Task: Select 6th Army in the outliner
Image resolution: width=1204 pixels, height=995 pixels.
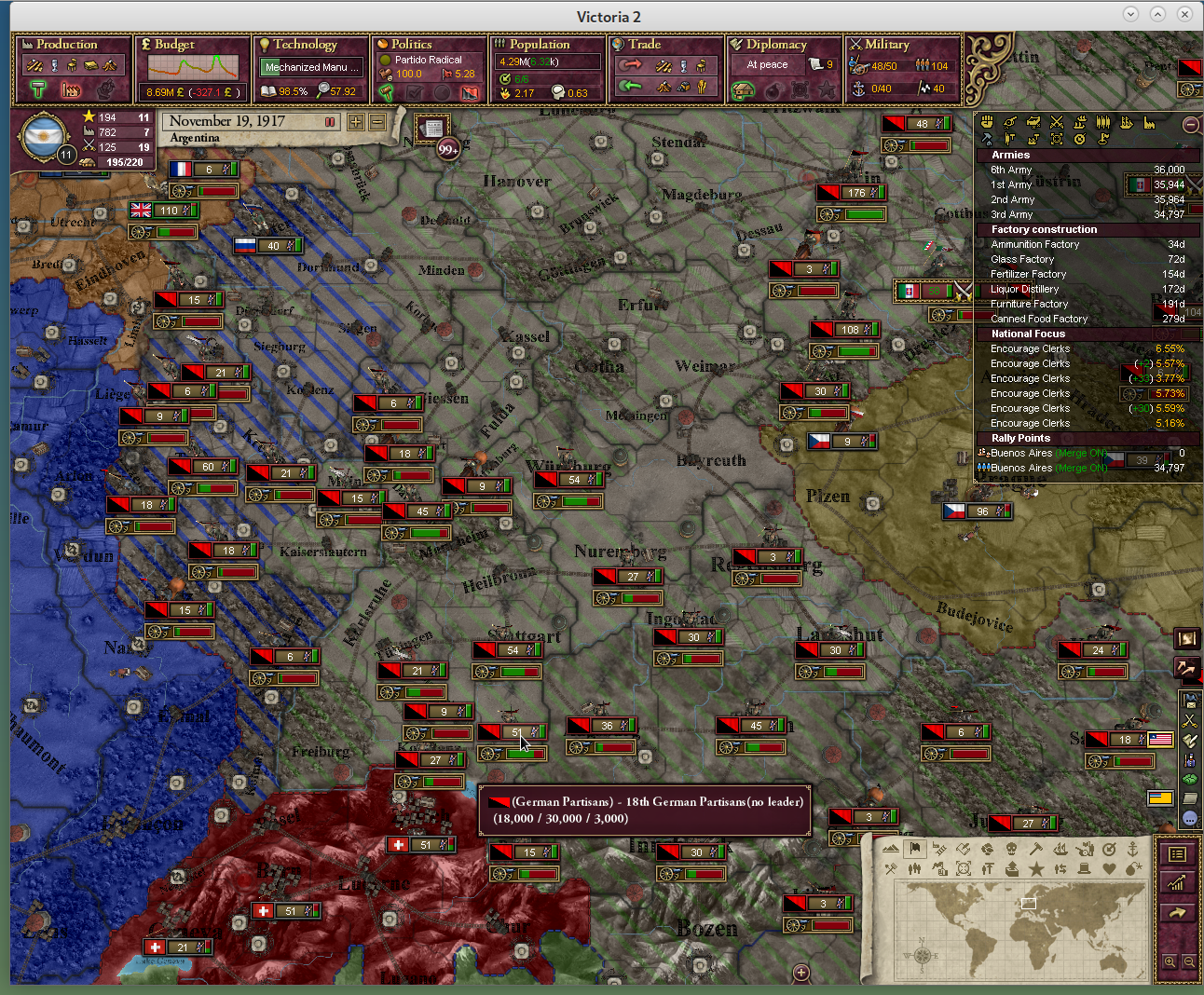Action: [1011, 170]
